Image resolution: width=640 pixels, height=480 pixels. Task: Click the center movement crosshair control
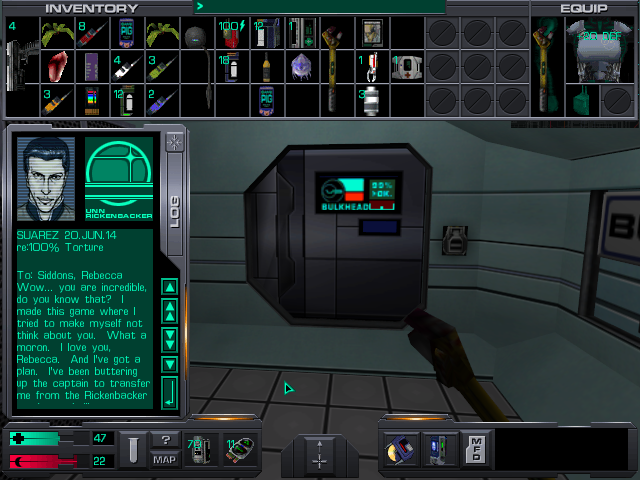click(x=320, y=461)
